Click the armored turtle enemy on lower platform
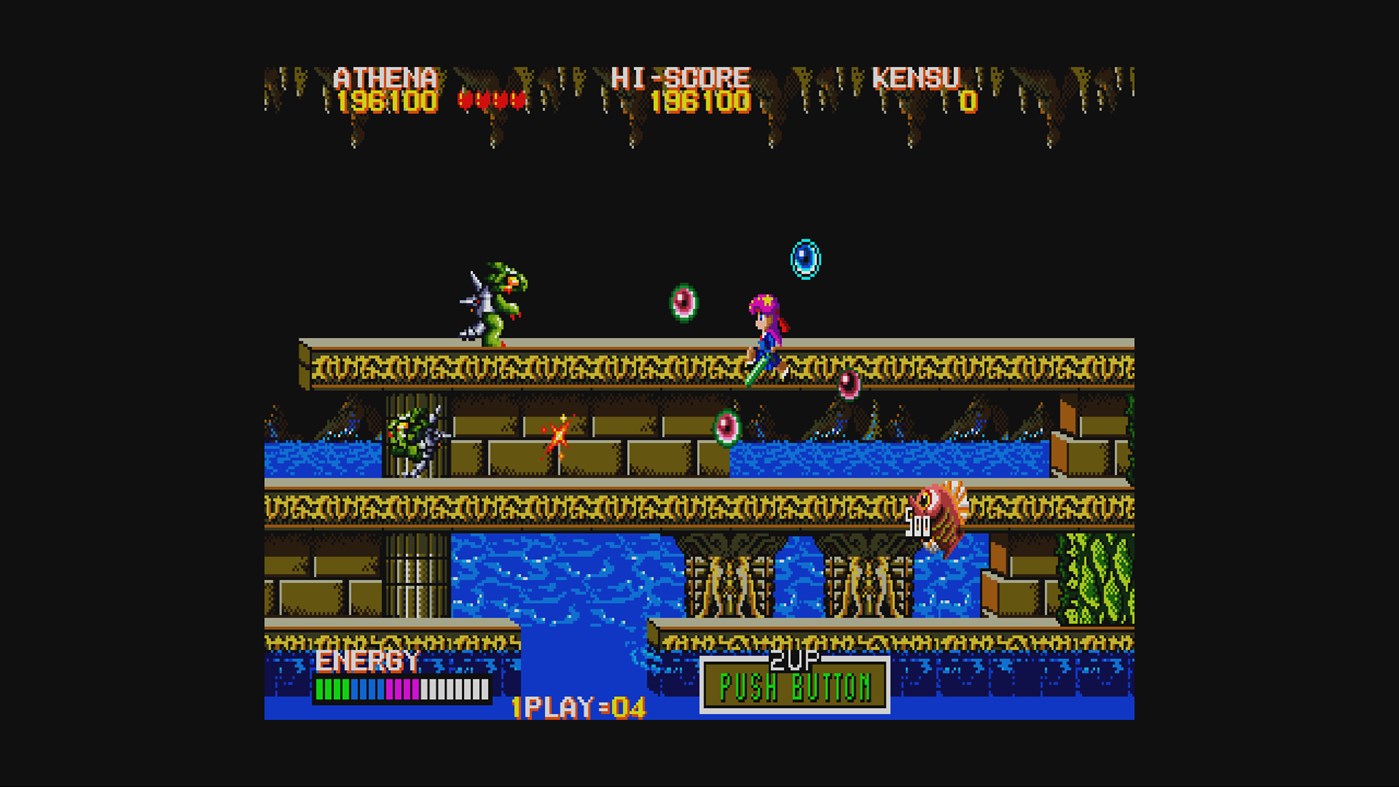Screen dimensions: 1399x787 413,438
